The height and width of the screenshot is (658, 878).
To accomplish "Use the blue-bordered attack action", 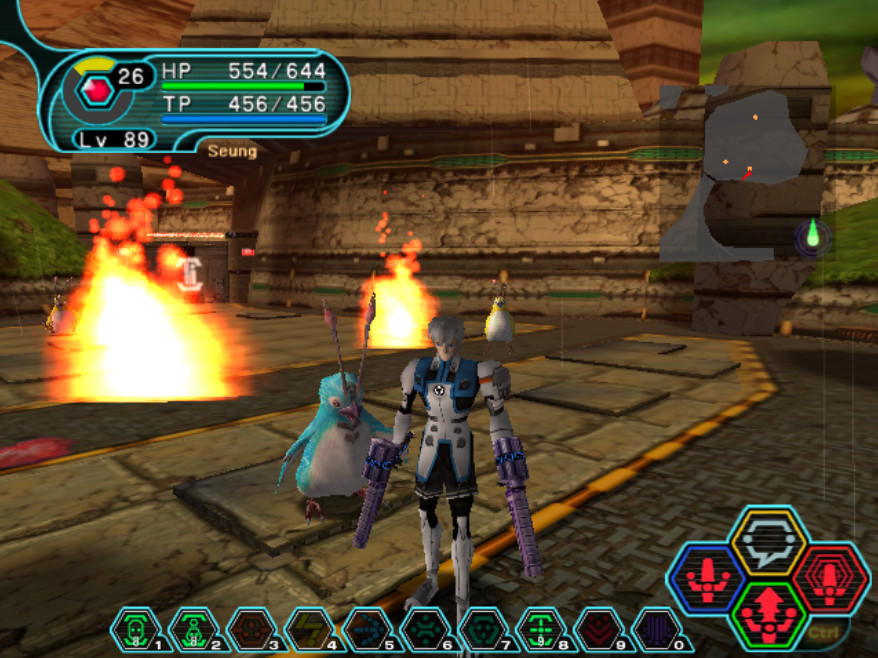I will pyautogui.click(x=707, y=579).
